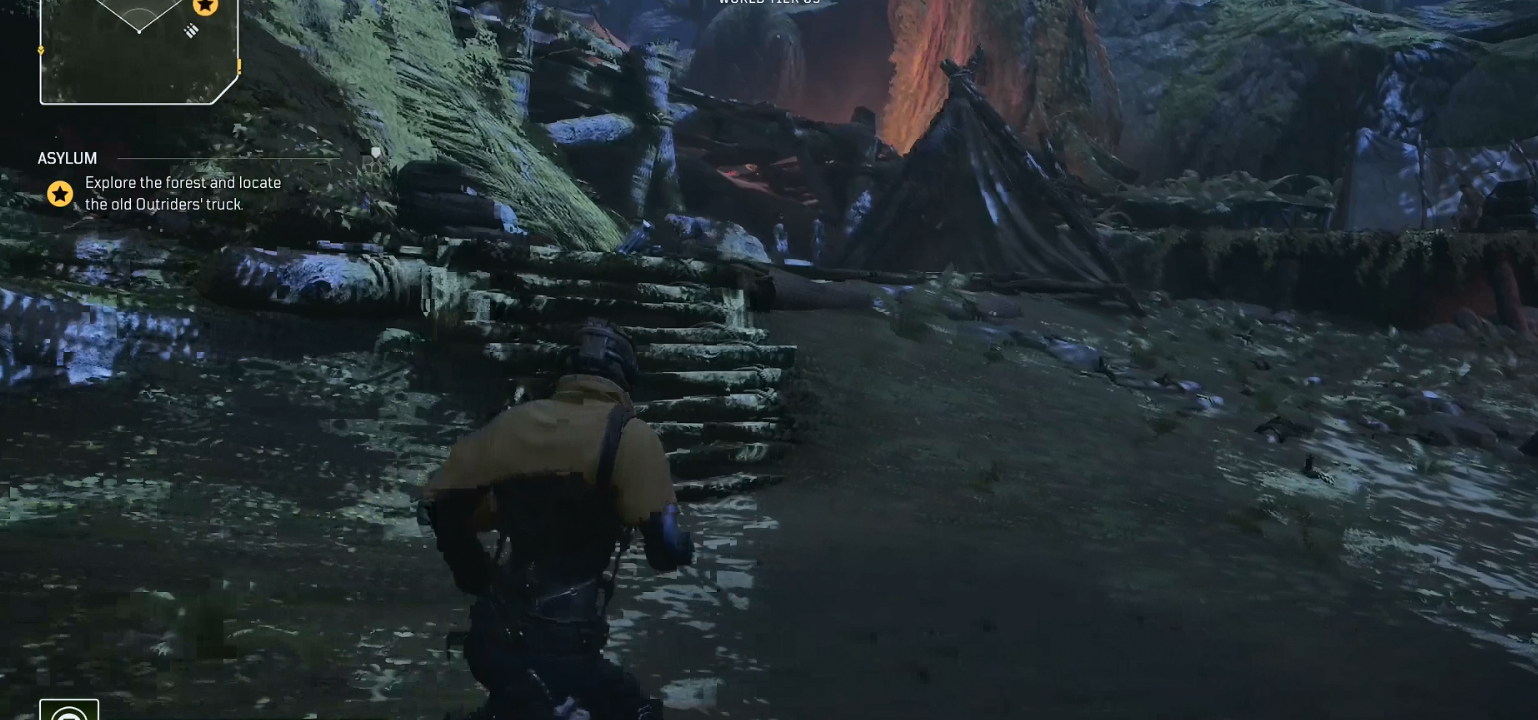Select the star quest marker on the minimap

204,7
